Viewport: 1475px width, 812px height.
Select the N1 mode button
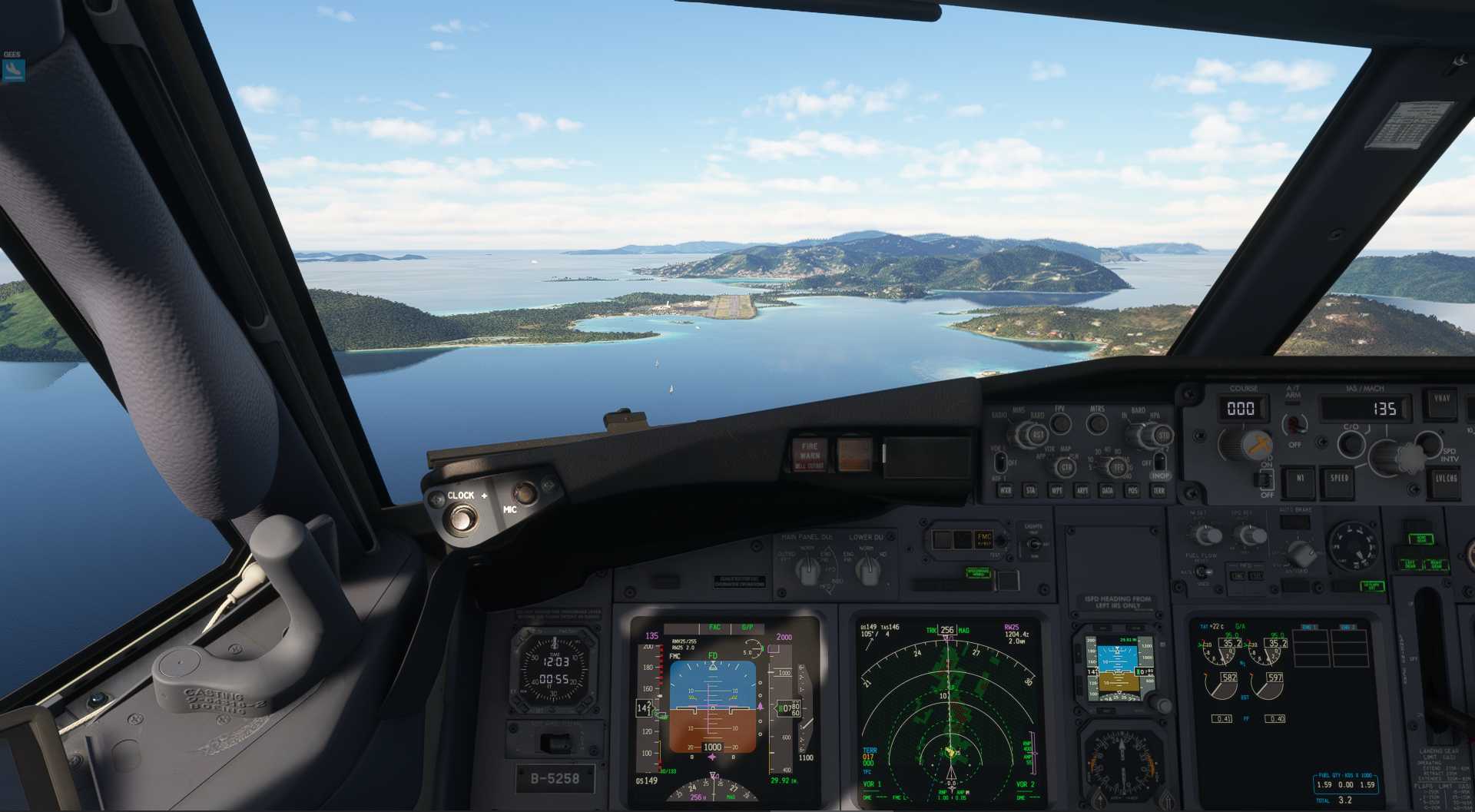[x=1300, y=479]
